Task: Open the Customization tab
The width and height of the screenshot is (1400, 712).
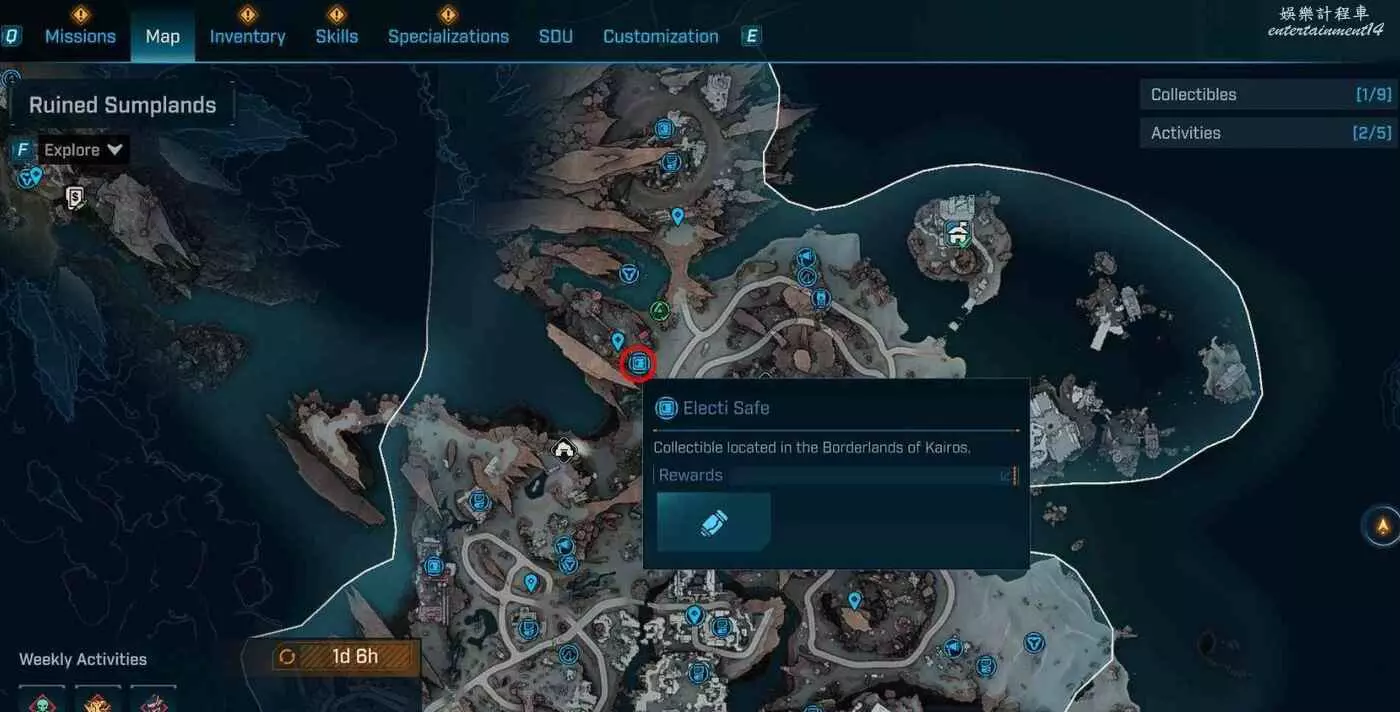Action: click(660, 36)
